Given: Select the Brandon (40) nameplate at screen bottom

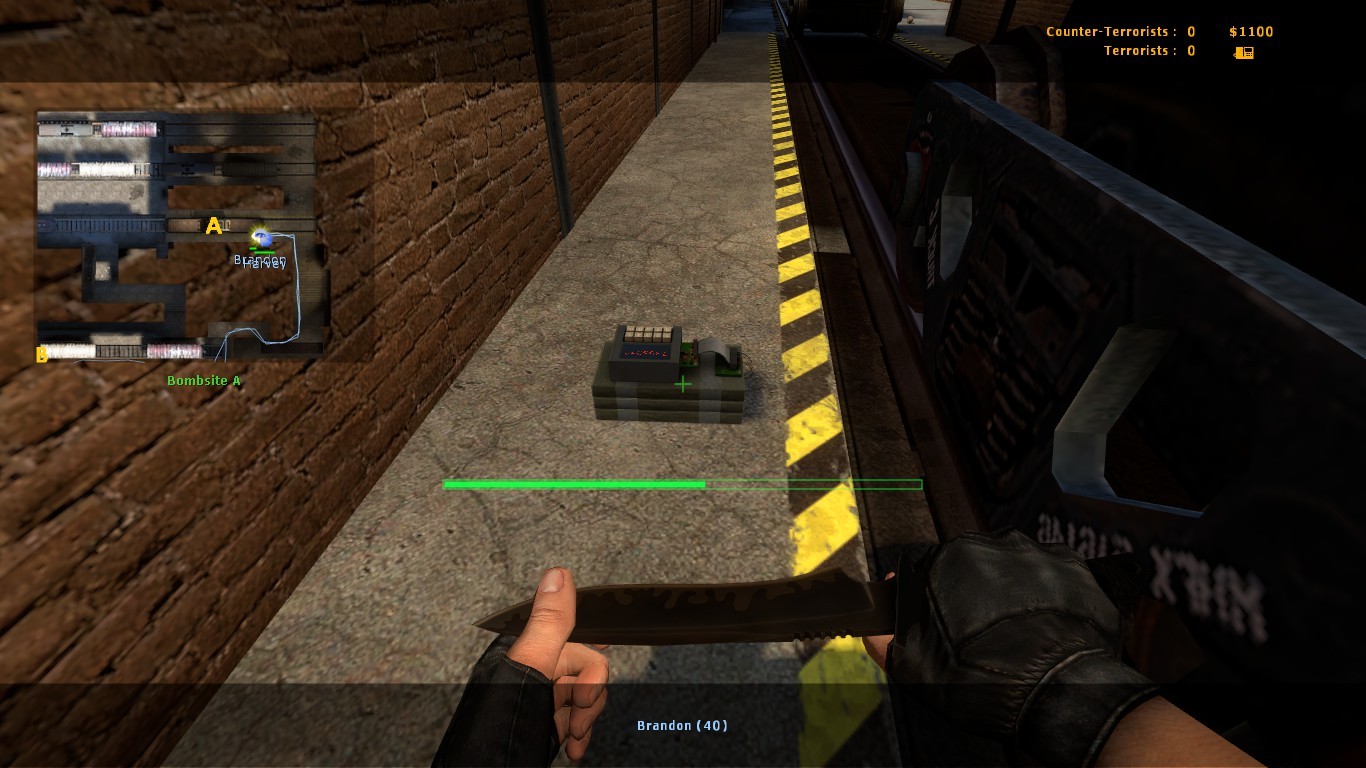Looking at the screenshot, I should (x=682, y=725).
